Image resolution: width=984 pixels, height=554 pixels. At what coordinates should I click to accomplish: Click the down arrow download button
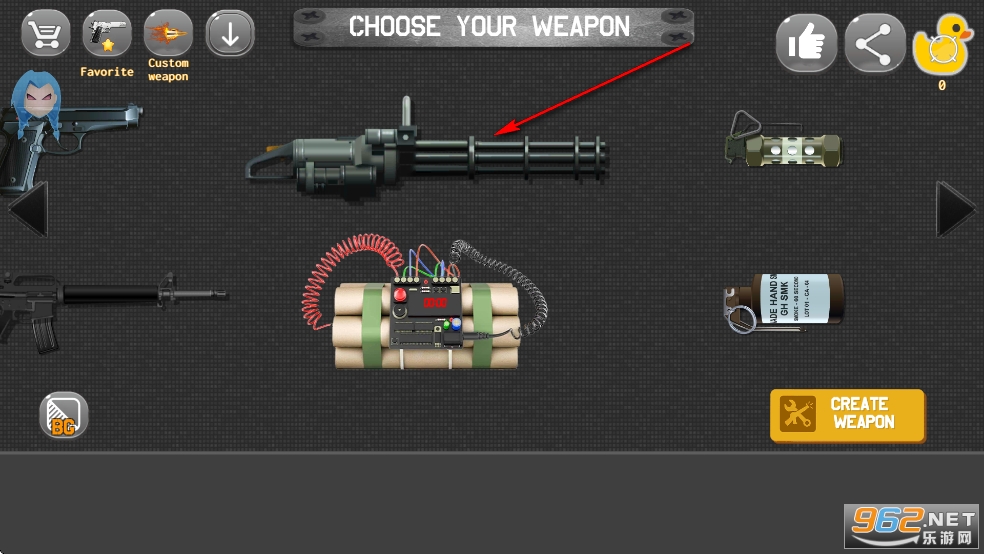coord(230,35)
